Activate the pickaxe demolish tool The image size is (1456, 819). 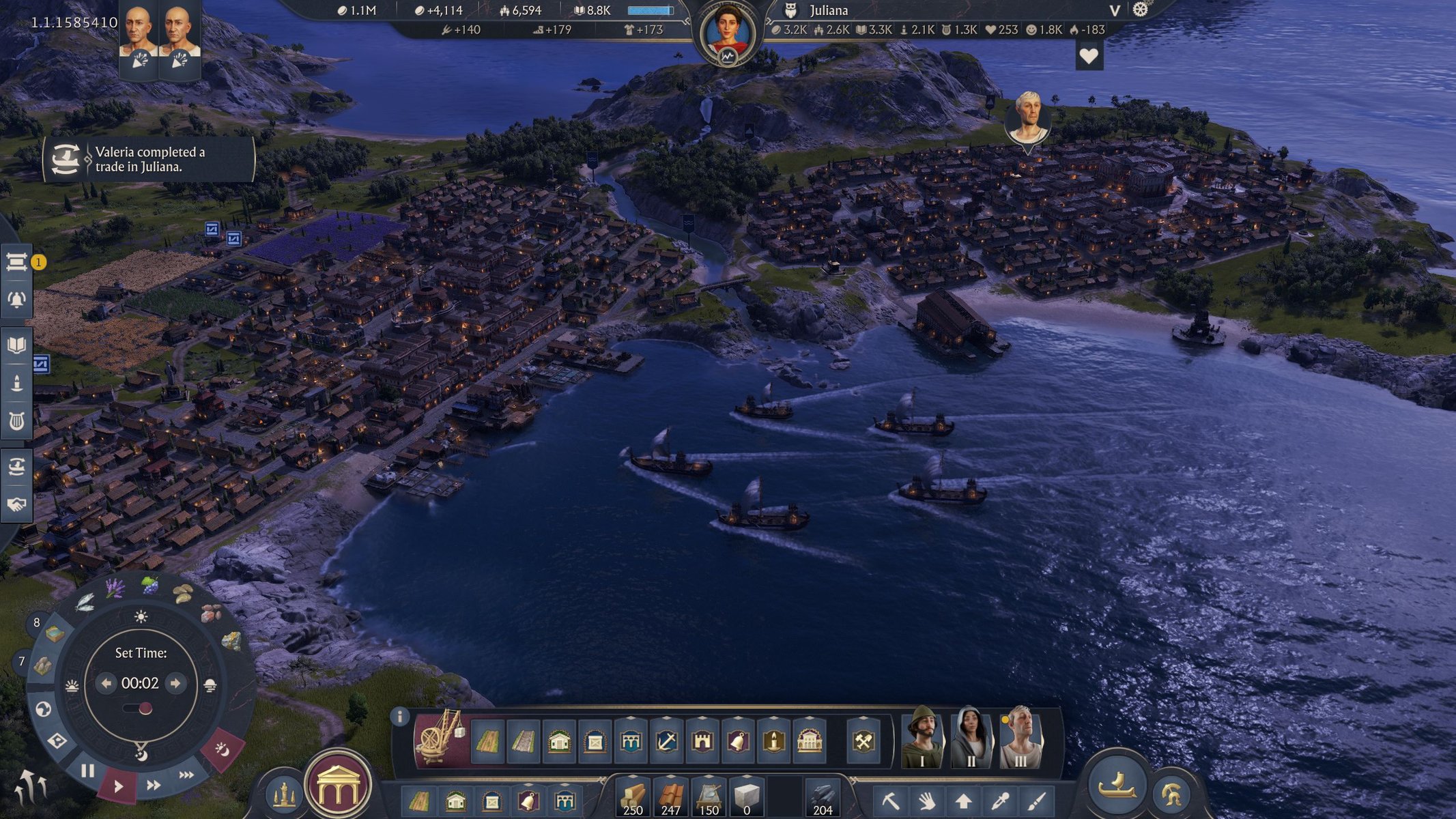pos(890,800)
